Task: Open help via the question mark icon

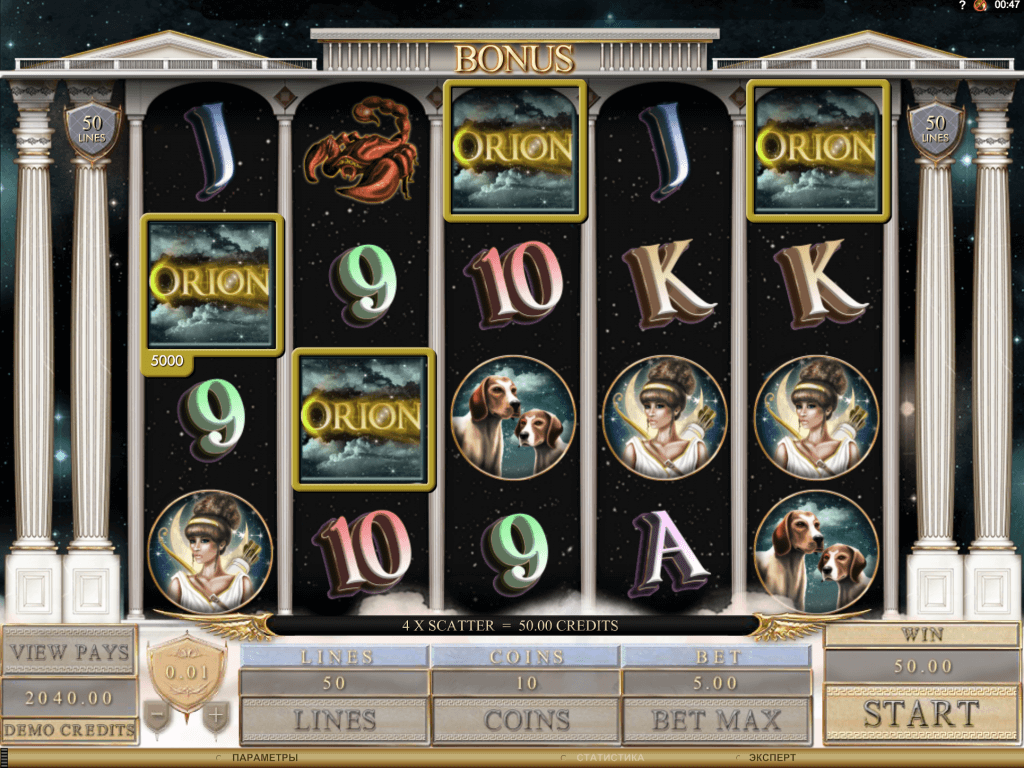Action: (x=962, y=6)
